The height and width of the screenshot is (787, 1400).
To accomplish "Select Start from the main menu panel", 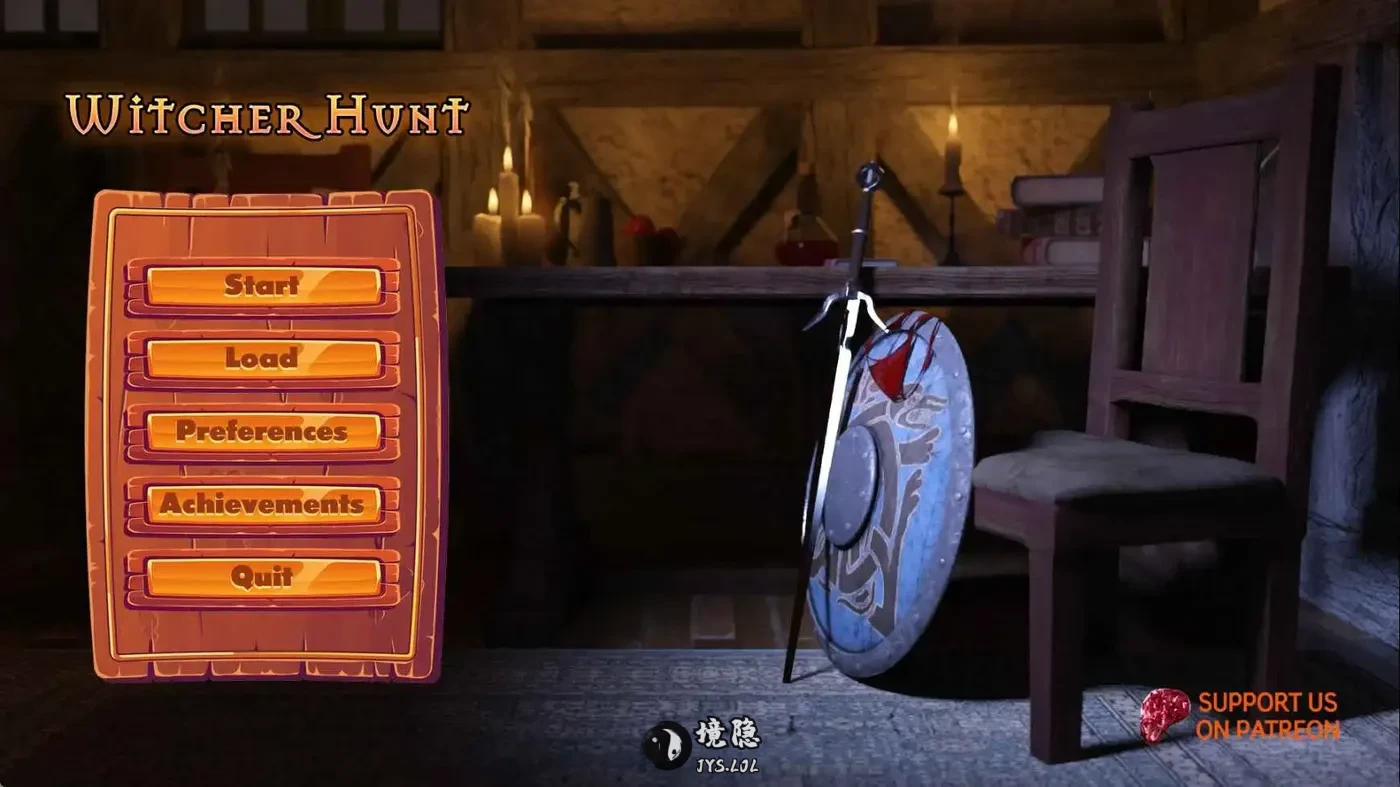I will point(262,286).
